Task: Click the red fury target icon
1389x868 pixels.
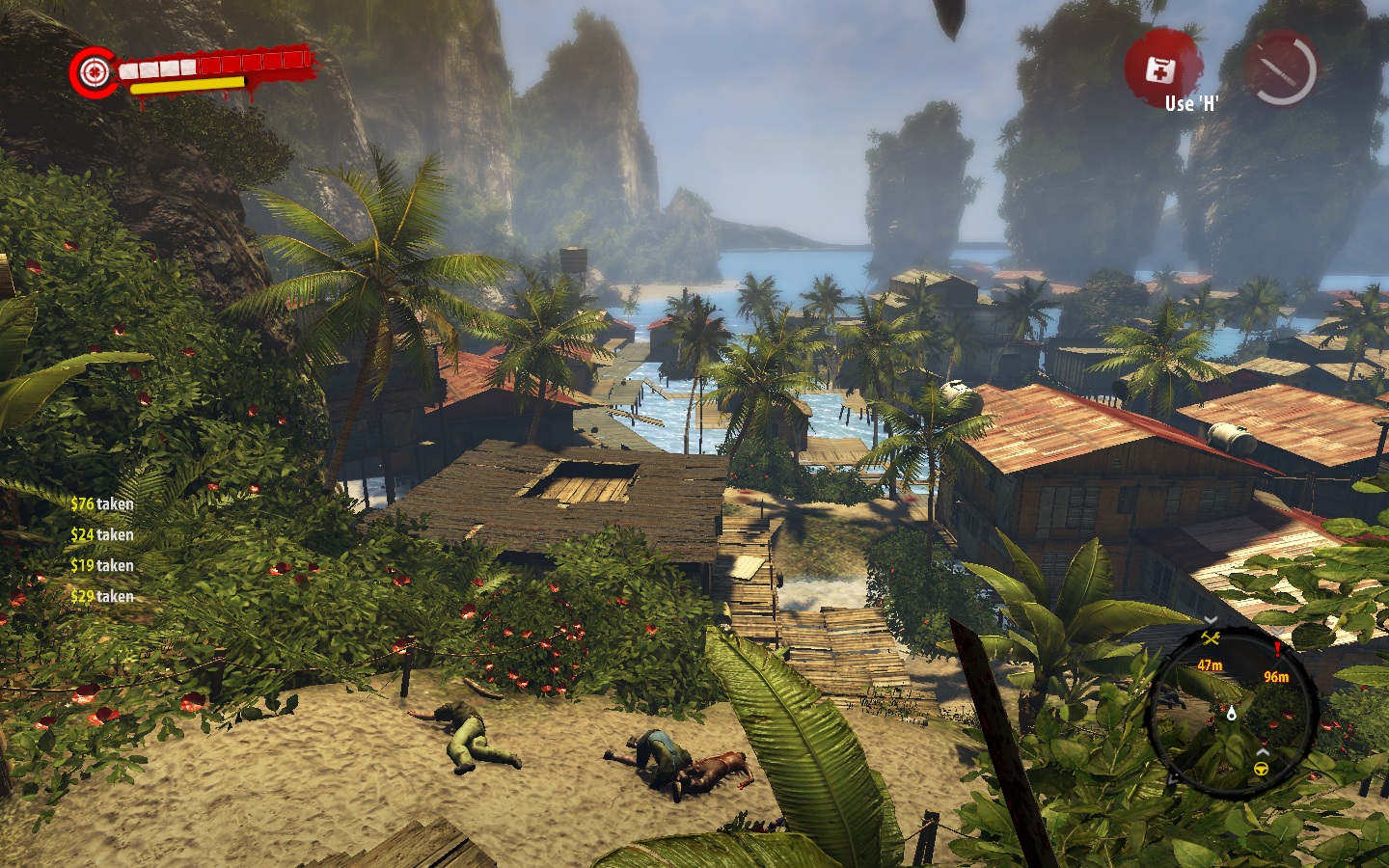Action: coord(94,71)
